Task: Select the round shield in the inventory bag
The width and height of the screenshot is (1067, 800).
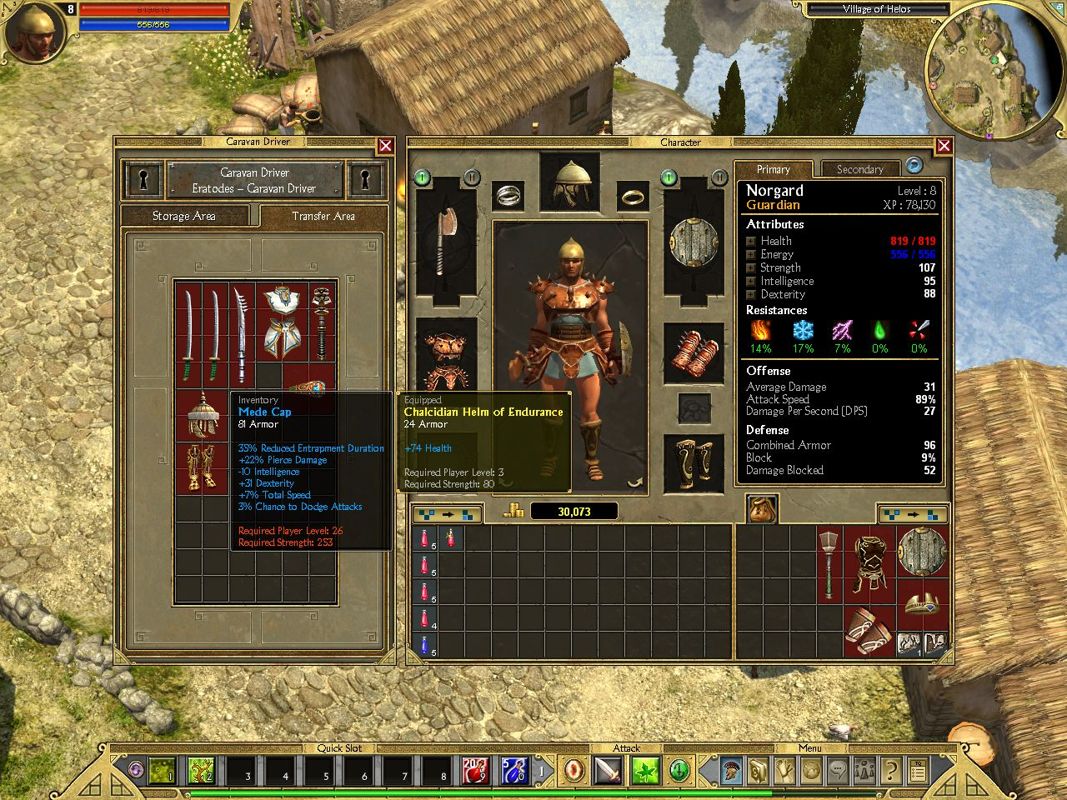Action: (921, 553)
